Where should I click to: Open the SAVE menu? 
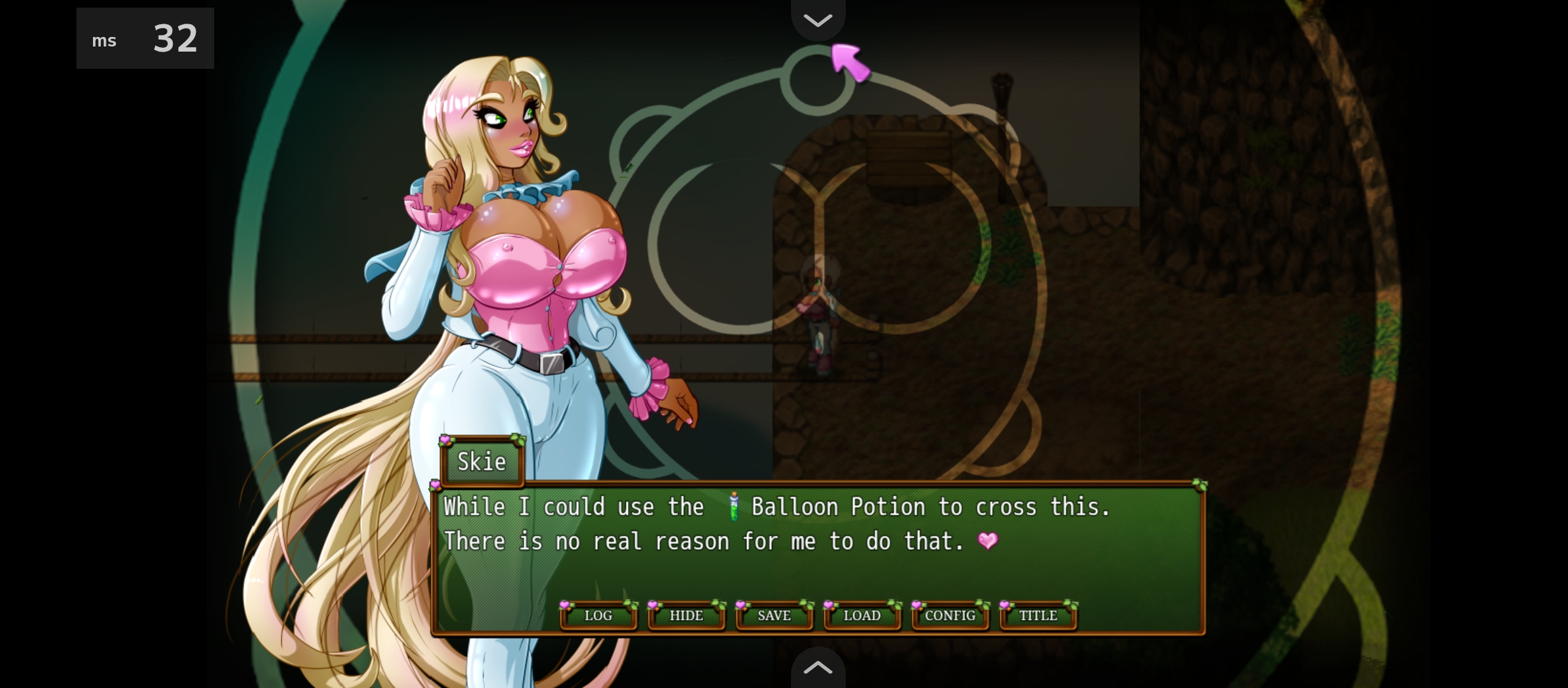[774, 615]
